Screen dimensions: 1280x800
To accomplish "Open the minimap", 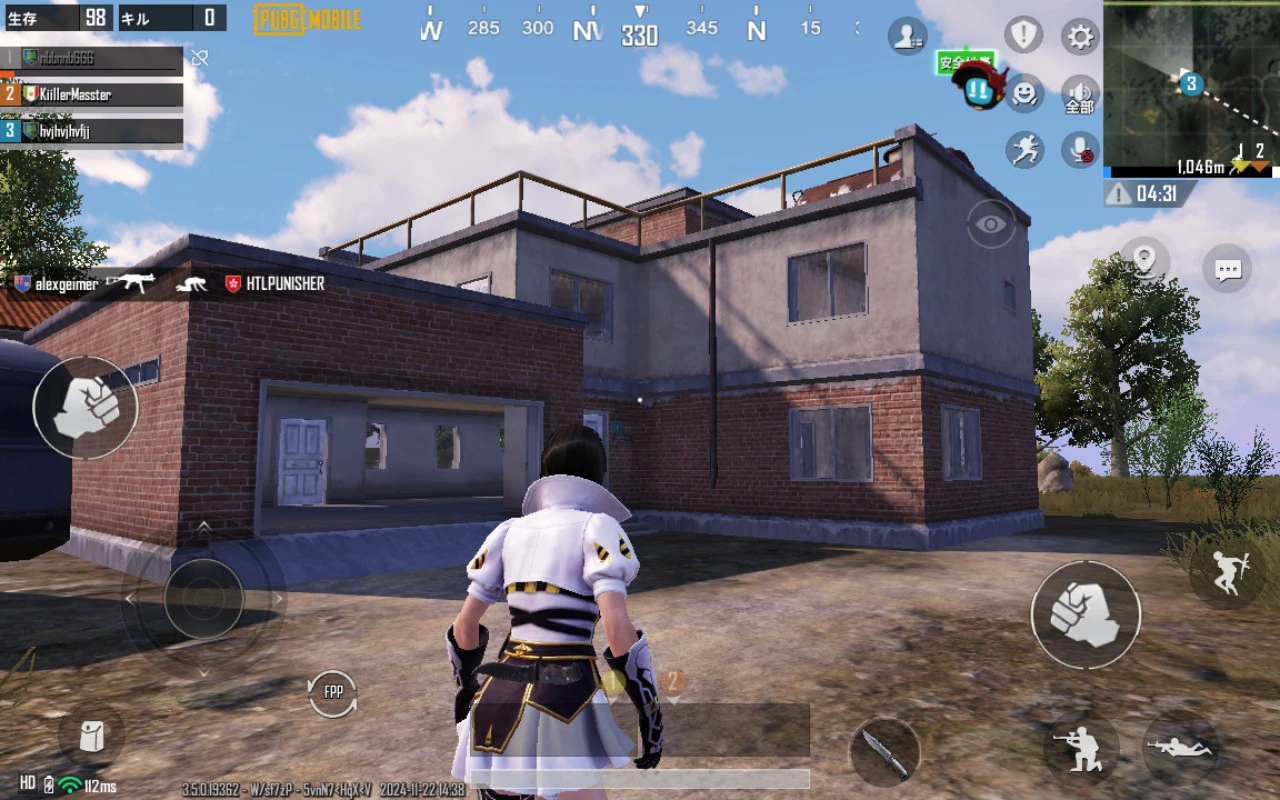I will pos(1190,88).
